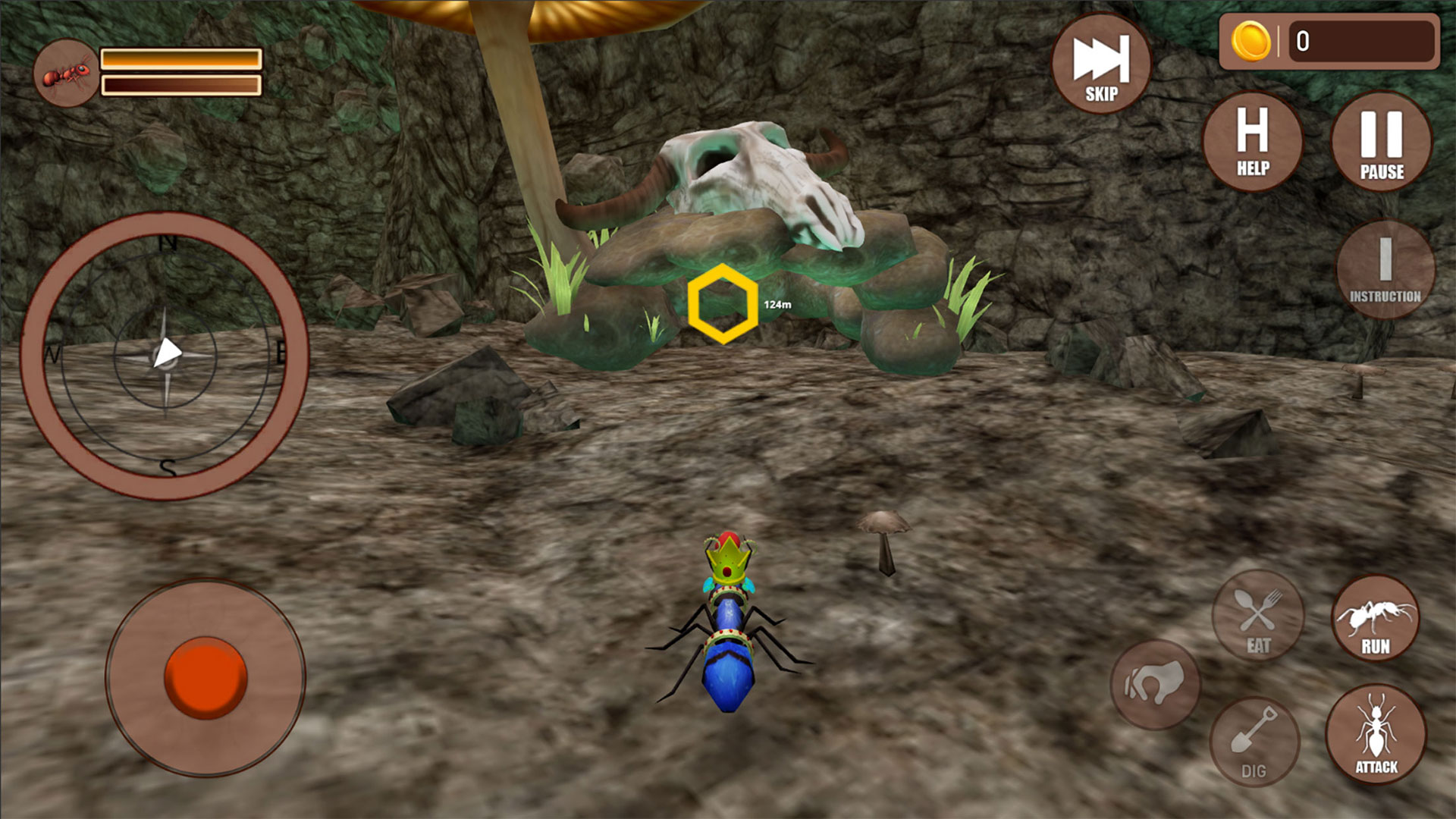Tap the ATTACK ant icon
The width and height of the screenshot is (1456, 819).
(1376, 739)
